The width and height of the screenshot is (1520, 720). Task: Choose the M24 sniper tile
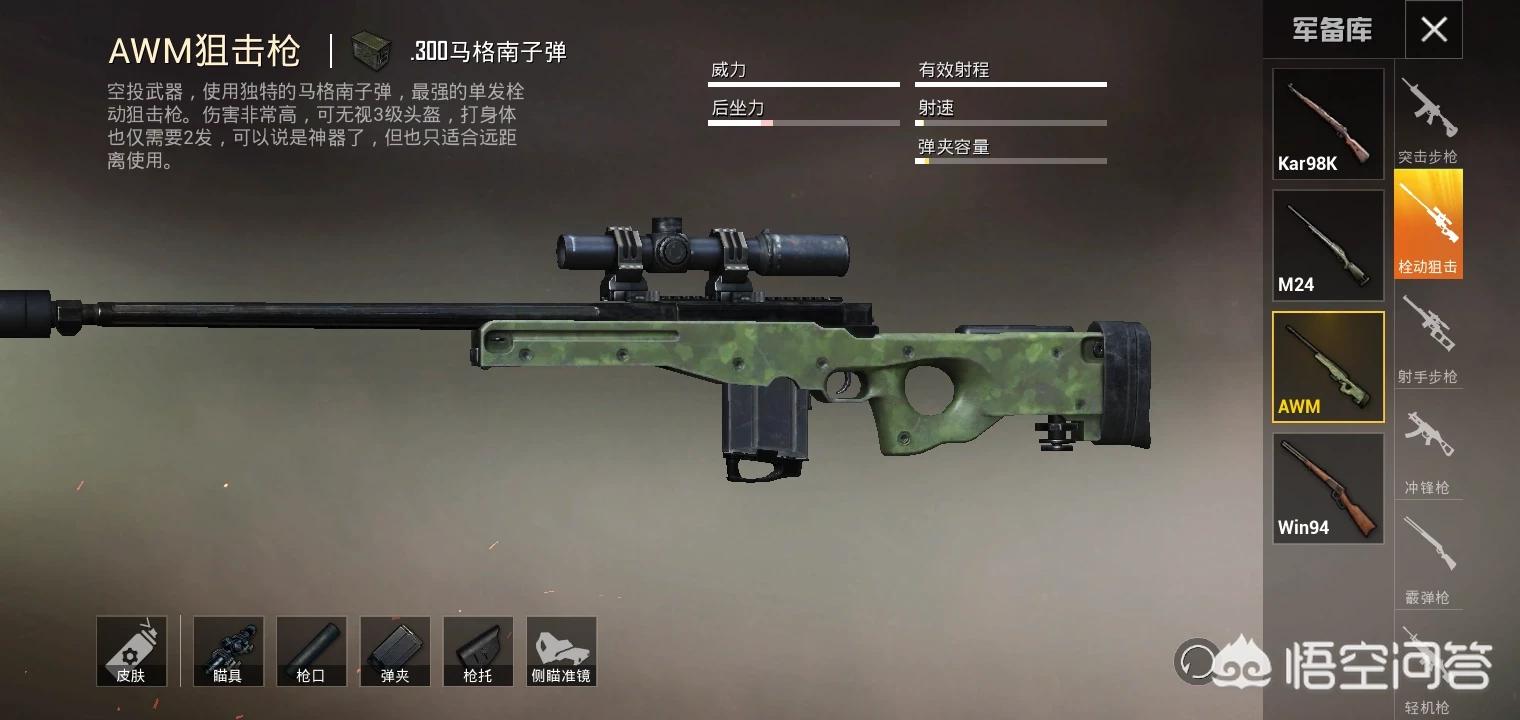[x=1328, y=245]
